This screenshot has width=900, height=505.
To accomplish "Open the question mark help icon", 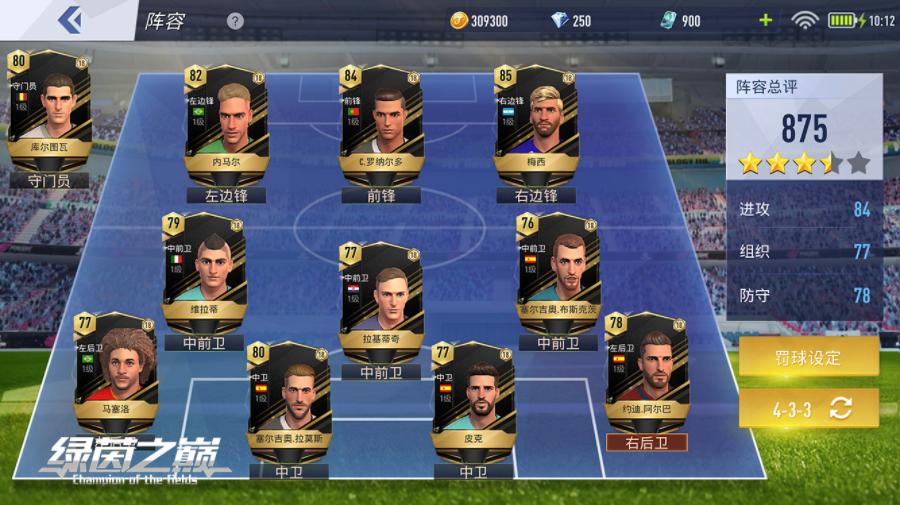I will tap(235, 21).
